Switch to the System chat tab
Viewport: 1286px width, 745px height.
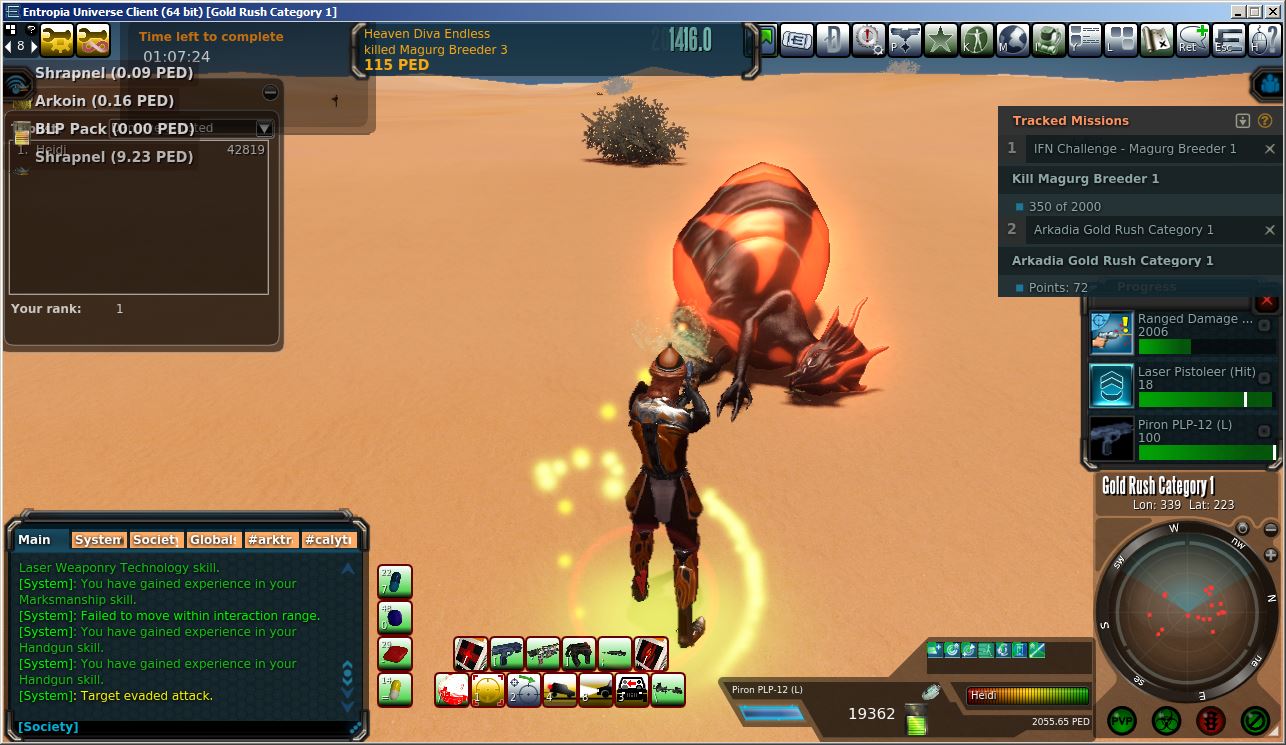pos(98,539)
